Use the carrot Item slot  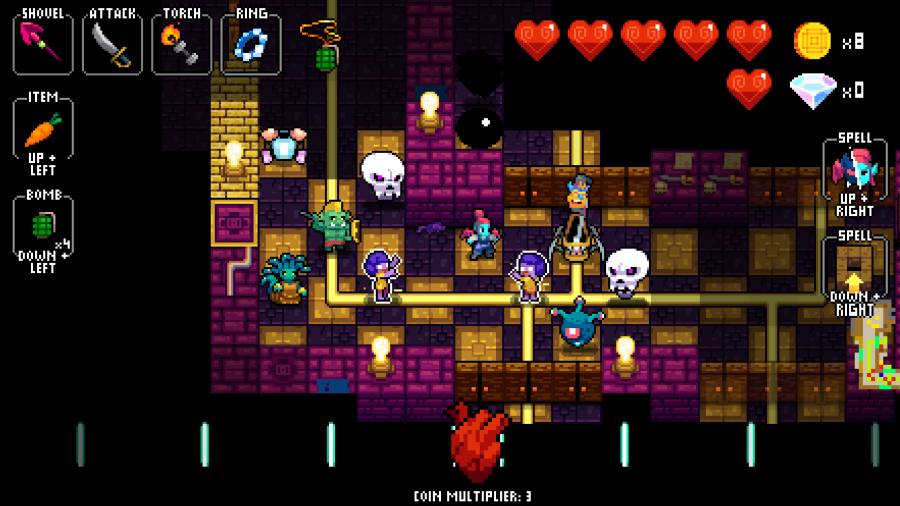[42, 130]
